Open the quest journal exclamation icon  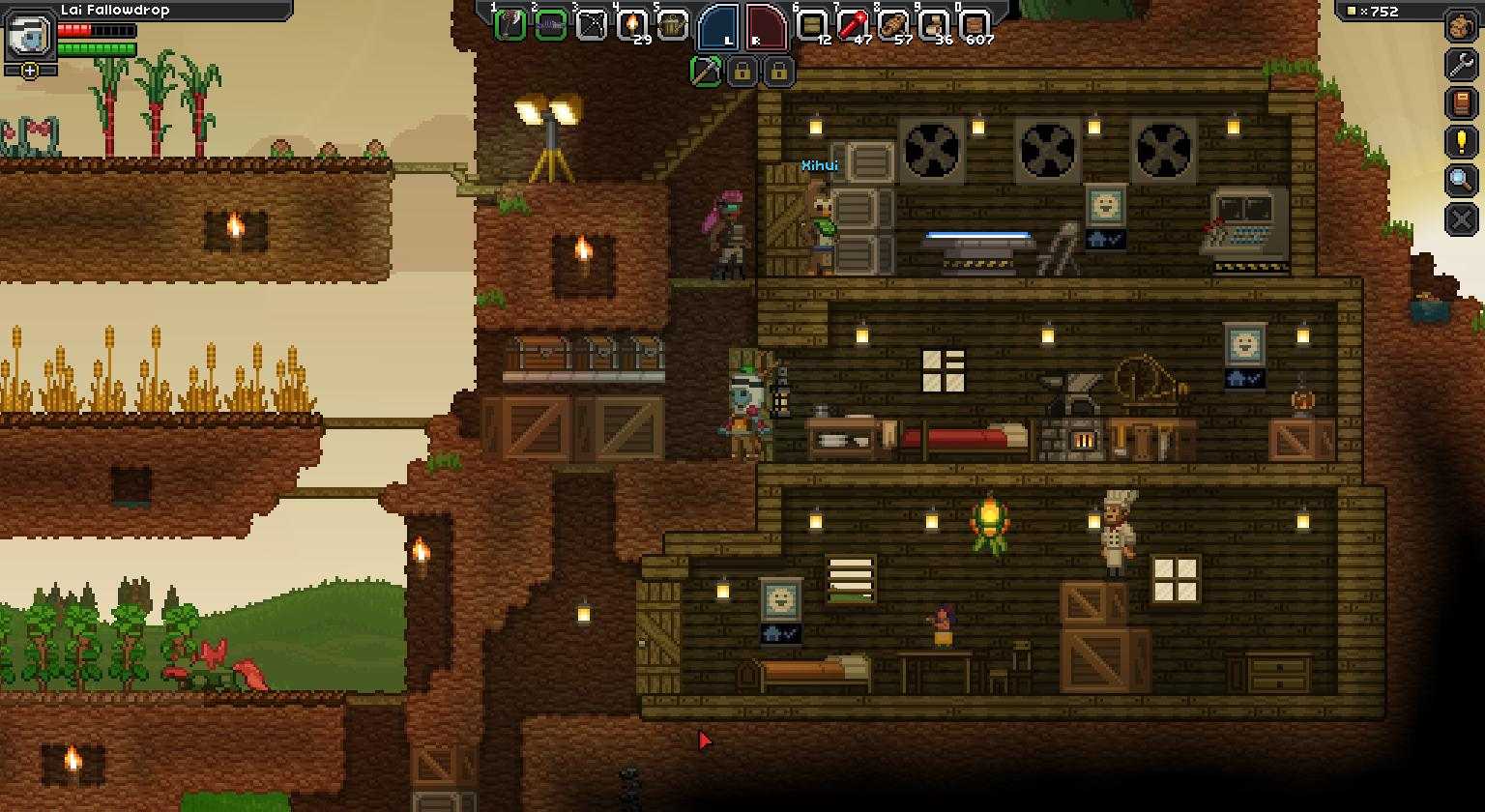pyautogui.click(x=1462, y=142)
